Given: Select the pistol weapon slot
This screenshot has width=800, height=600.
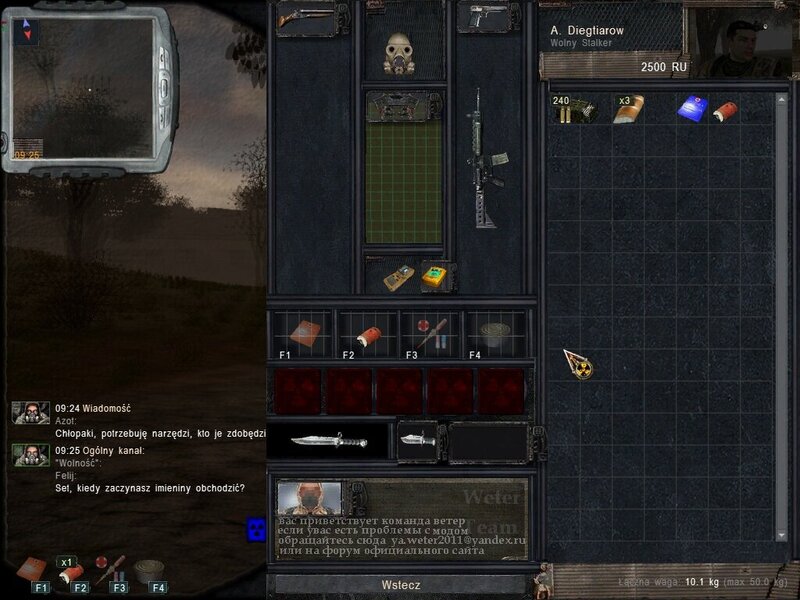Looking at the screenshot, I should click(490, 18).
